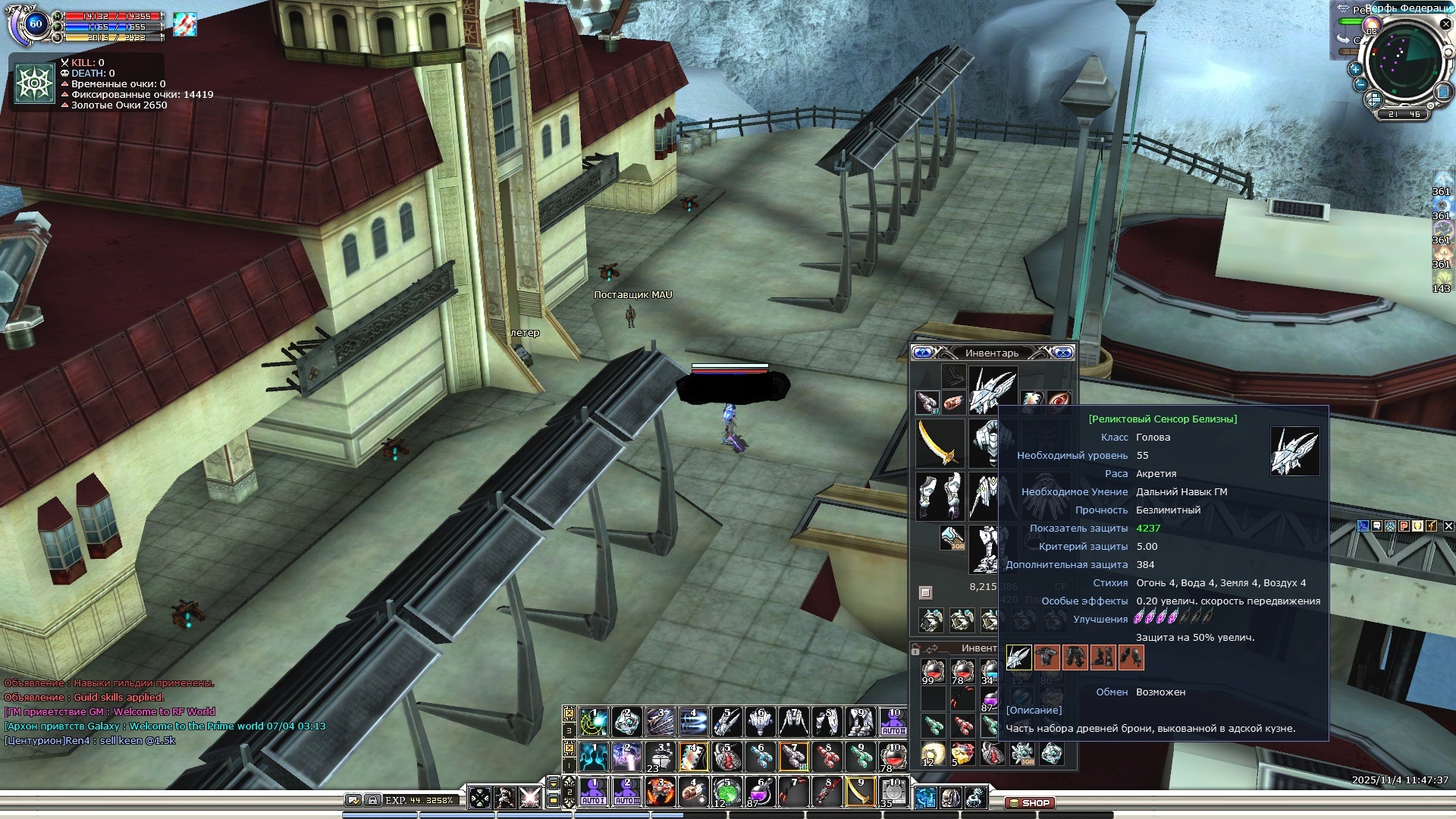Use the red potion stack of 99 in bag
This screenshot has height=819, width=1456.
point(932,672)
